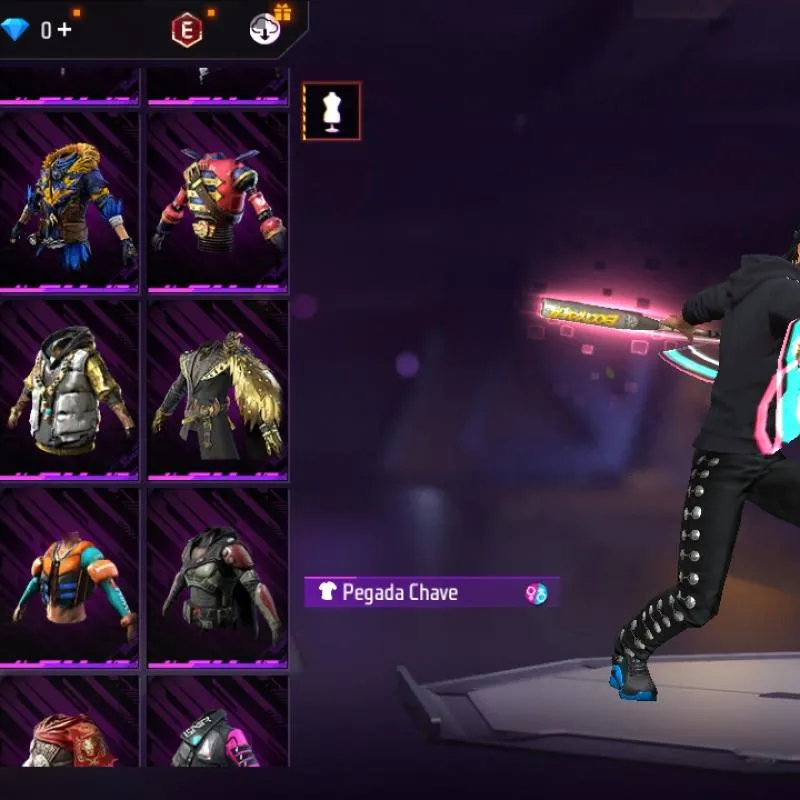This screenshot has height=800, width=800.
Task: Equip the silver puffer vest top
Action: click(70, 390)
